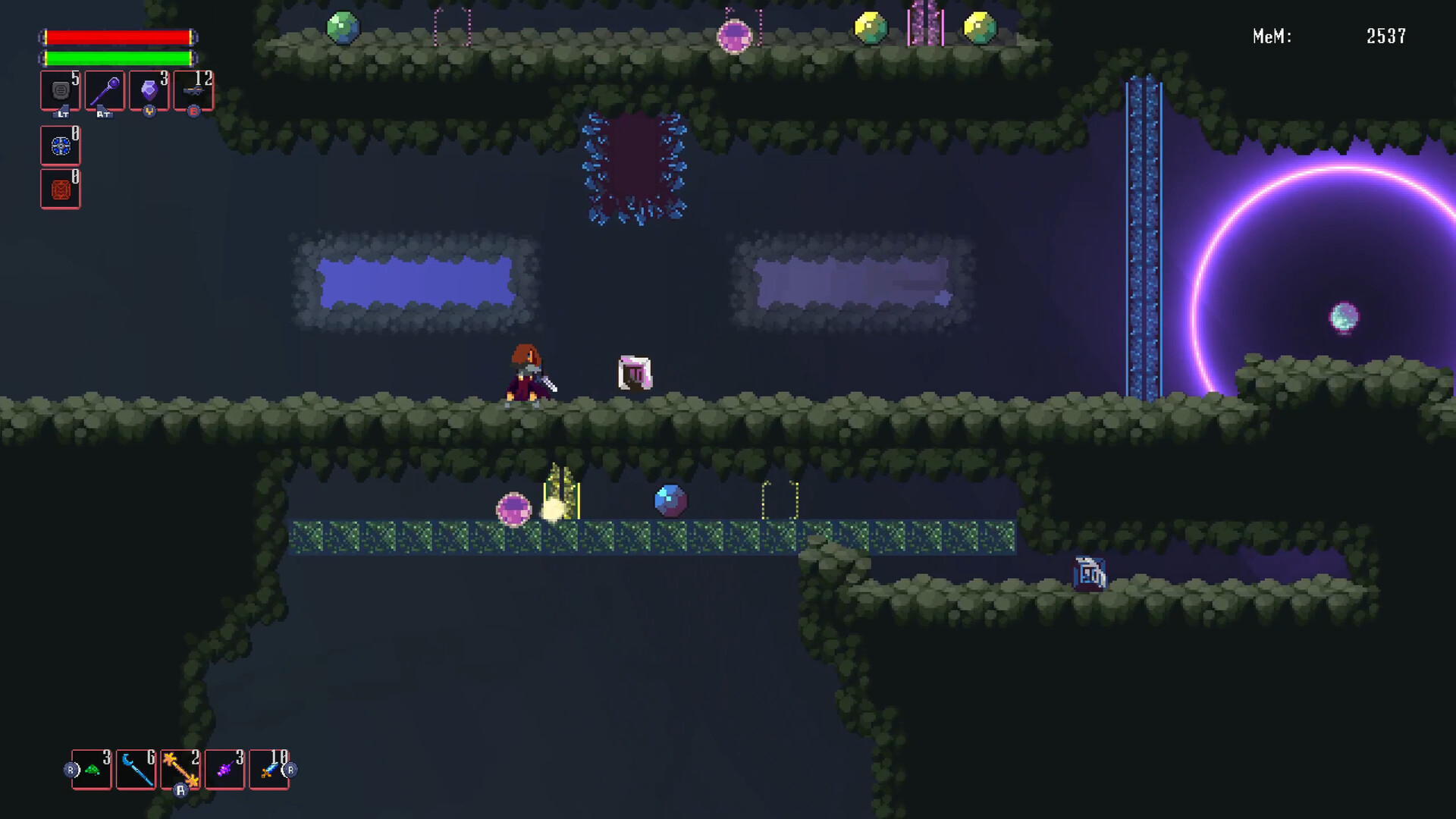Select the shield item bound to LT
The width and height of the screenshot is (1456, 819).
(59, 89)
